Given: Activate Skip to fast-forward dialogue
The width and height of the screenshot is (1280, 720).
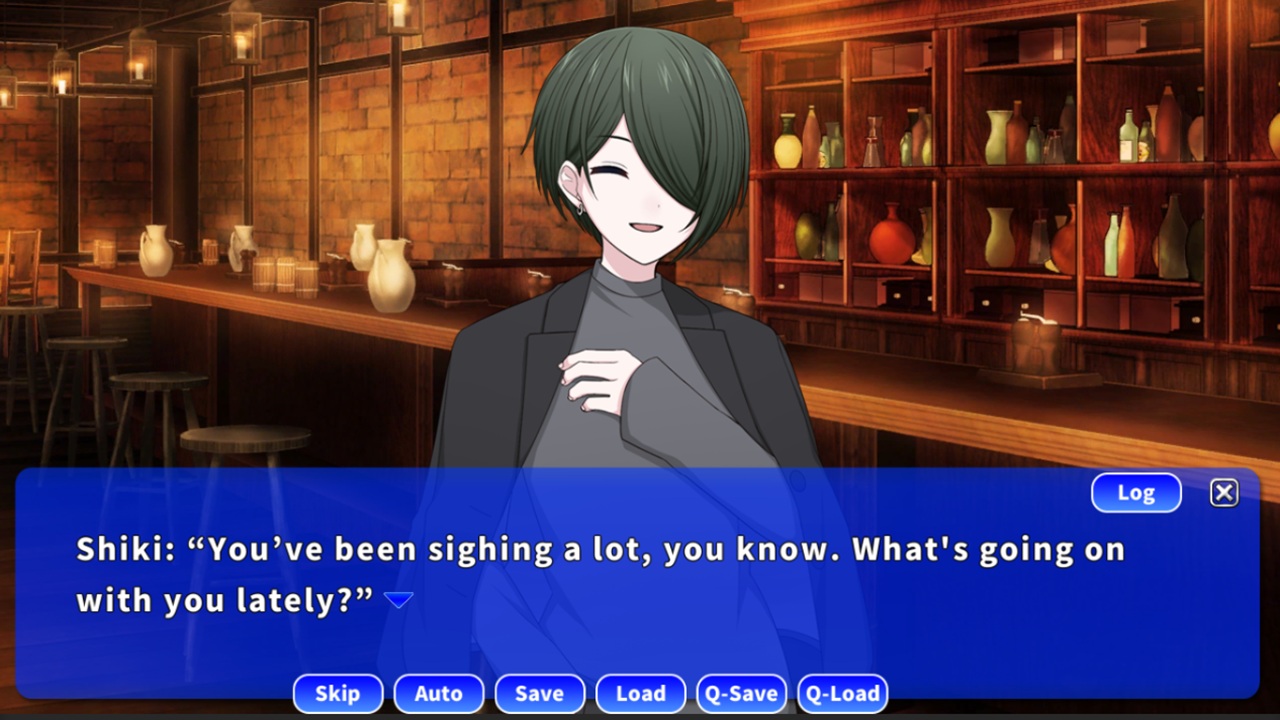Looking at the screenshot, I should tap(338, 693).
